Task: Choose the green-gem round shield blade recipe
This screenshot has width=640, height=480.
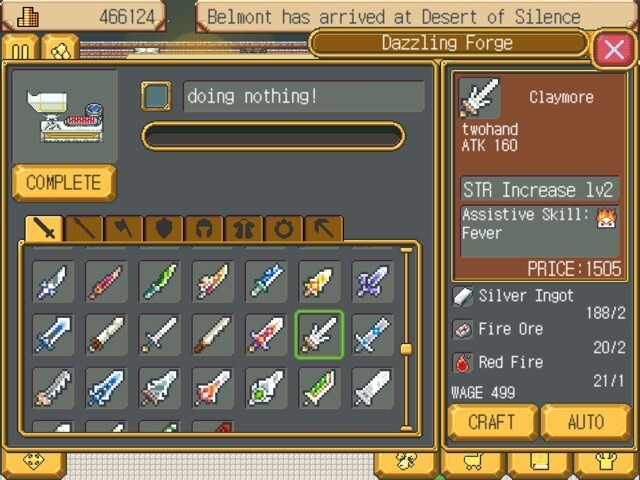Action: tap(266, 388)
